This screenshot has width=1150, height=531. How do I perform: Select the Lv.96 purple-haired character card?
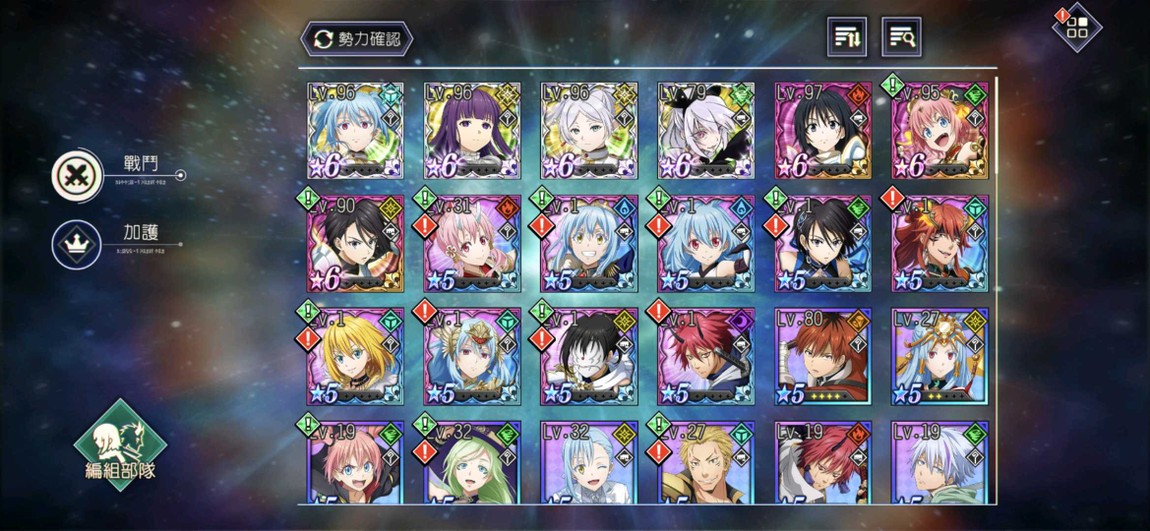(471, 131)
